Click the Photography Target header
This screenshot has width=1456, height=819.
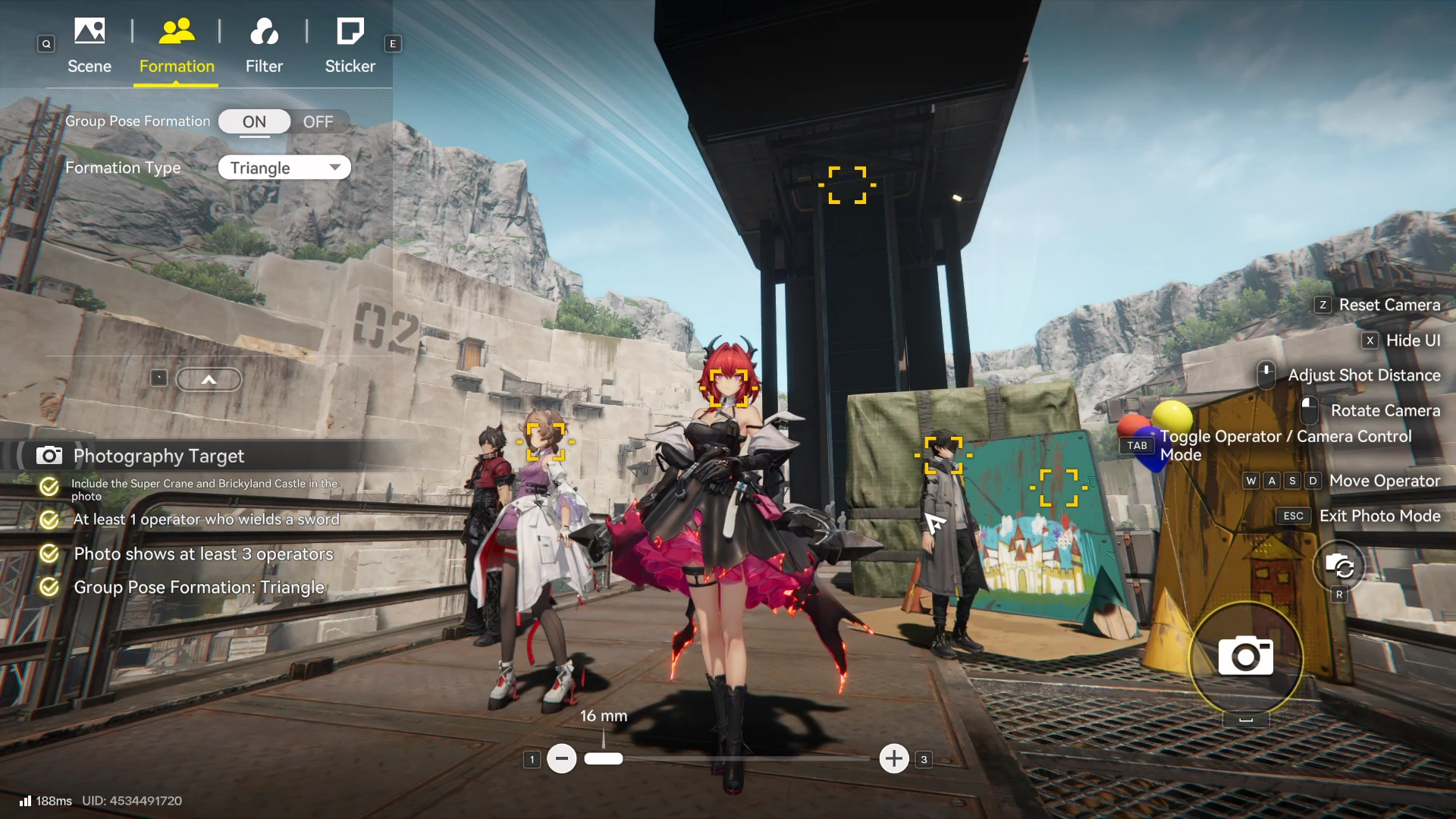pos(158,456)
